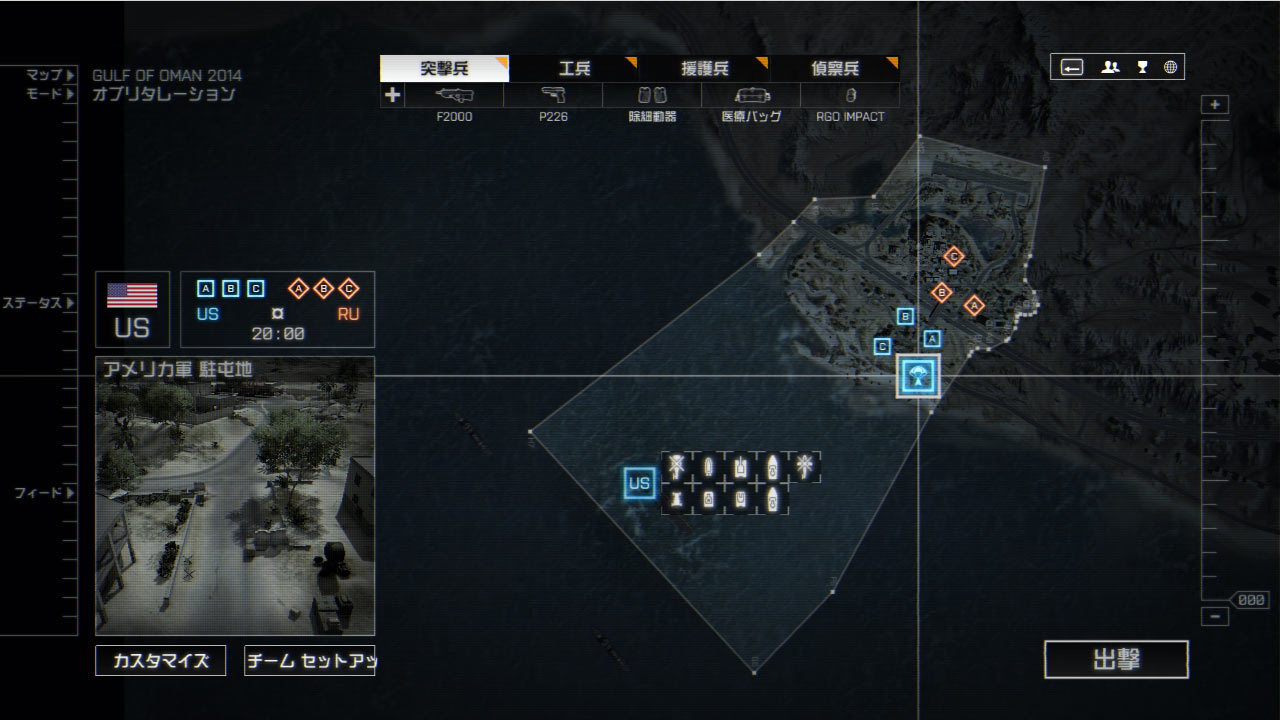
Task: Open the 除細動器 defibrillator gadget slot
Action: click(652, 96)
